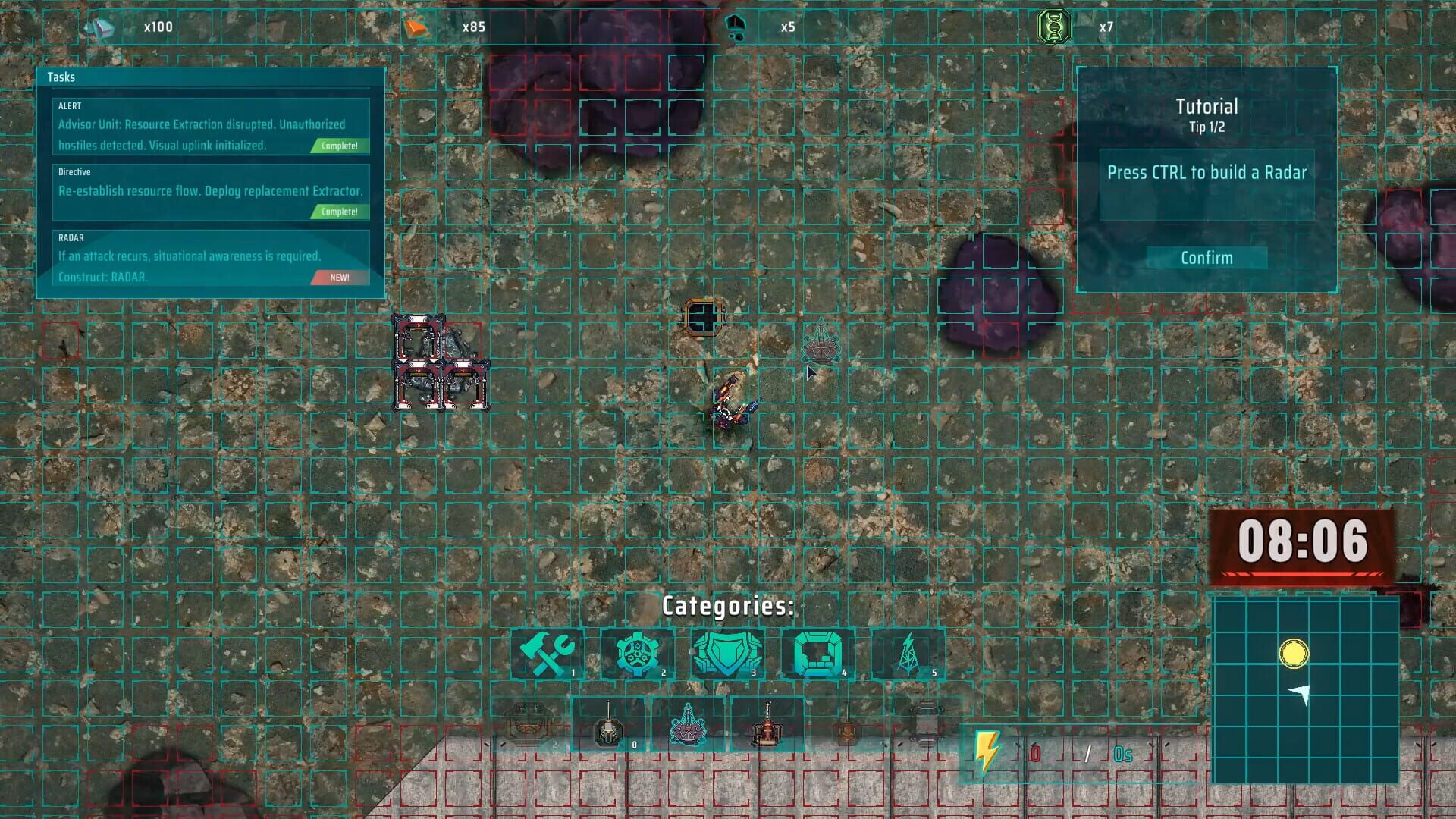Click the Tasks panel header
This screenshot has width=1456, height=819.
pyautogui.click(x=62, y=77)
